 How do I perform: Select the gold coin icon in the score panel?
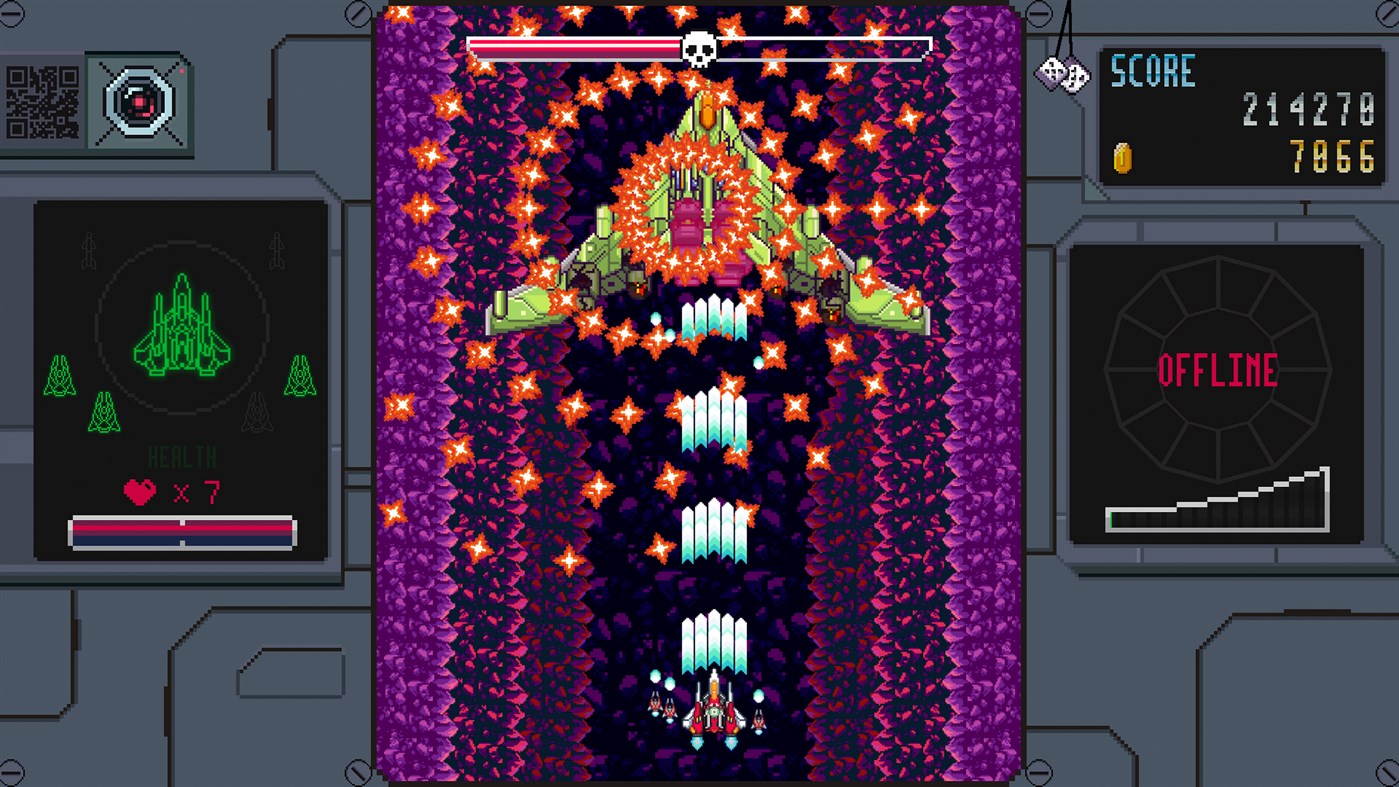coord(1124,158)
